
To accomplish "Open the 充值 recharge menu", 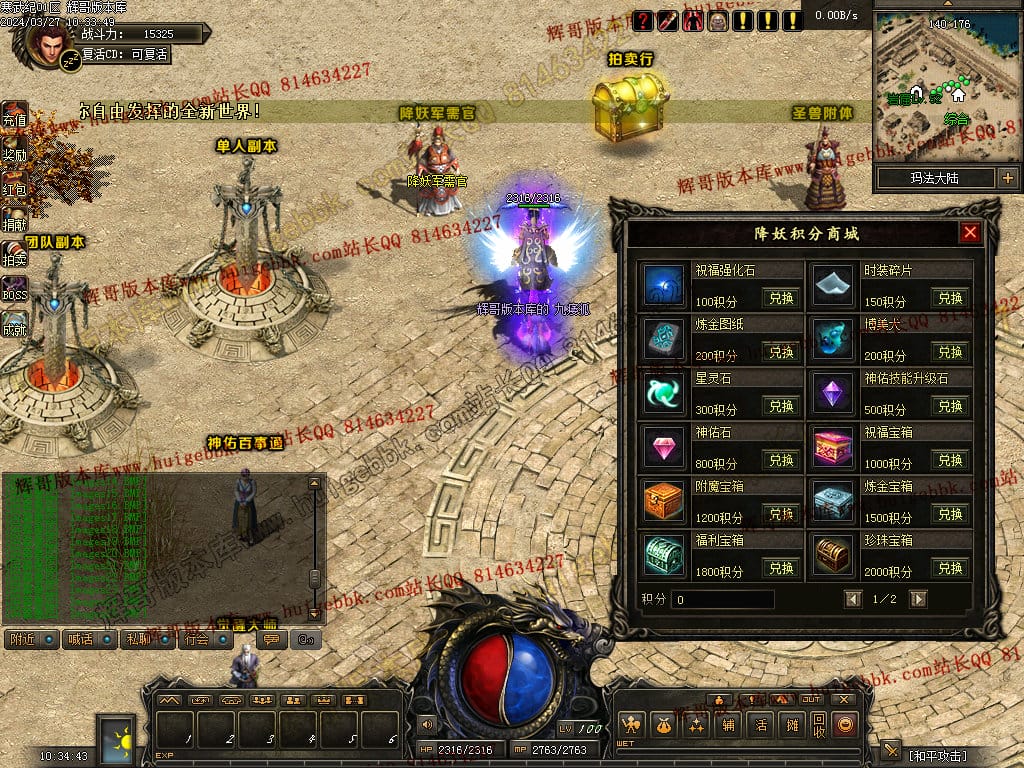I will tap(14, 114).
